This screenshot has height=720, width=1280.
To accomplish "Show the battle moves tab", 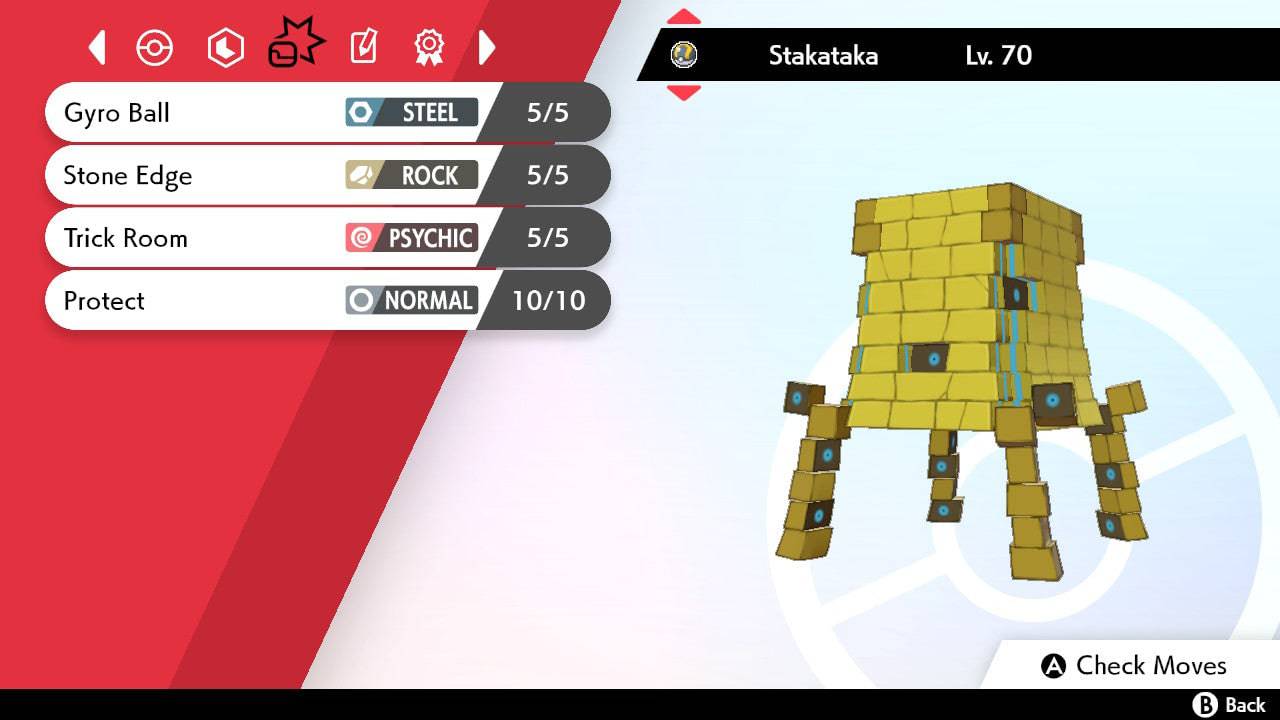I will (x=295, y=45).
